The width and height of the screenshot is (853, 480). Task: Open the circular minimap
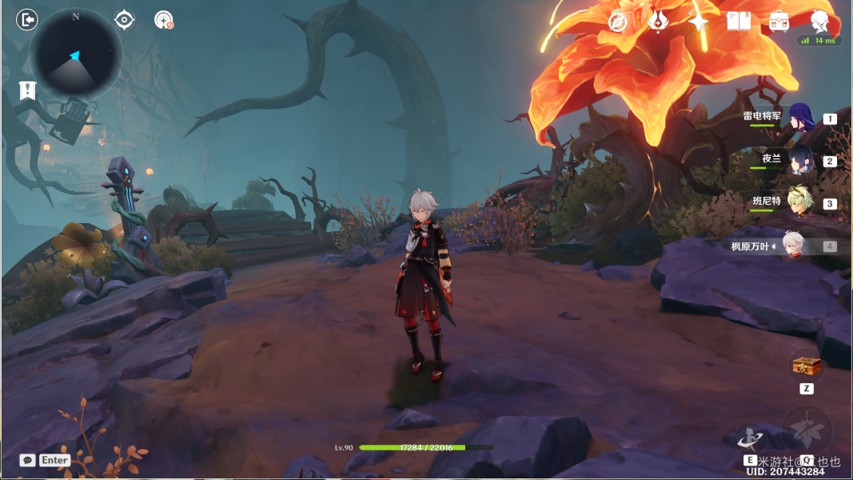click(76, 54)
